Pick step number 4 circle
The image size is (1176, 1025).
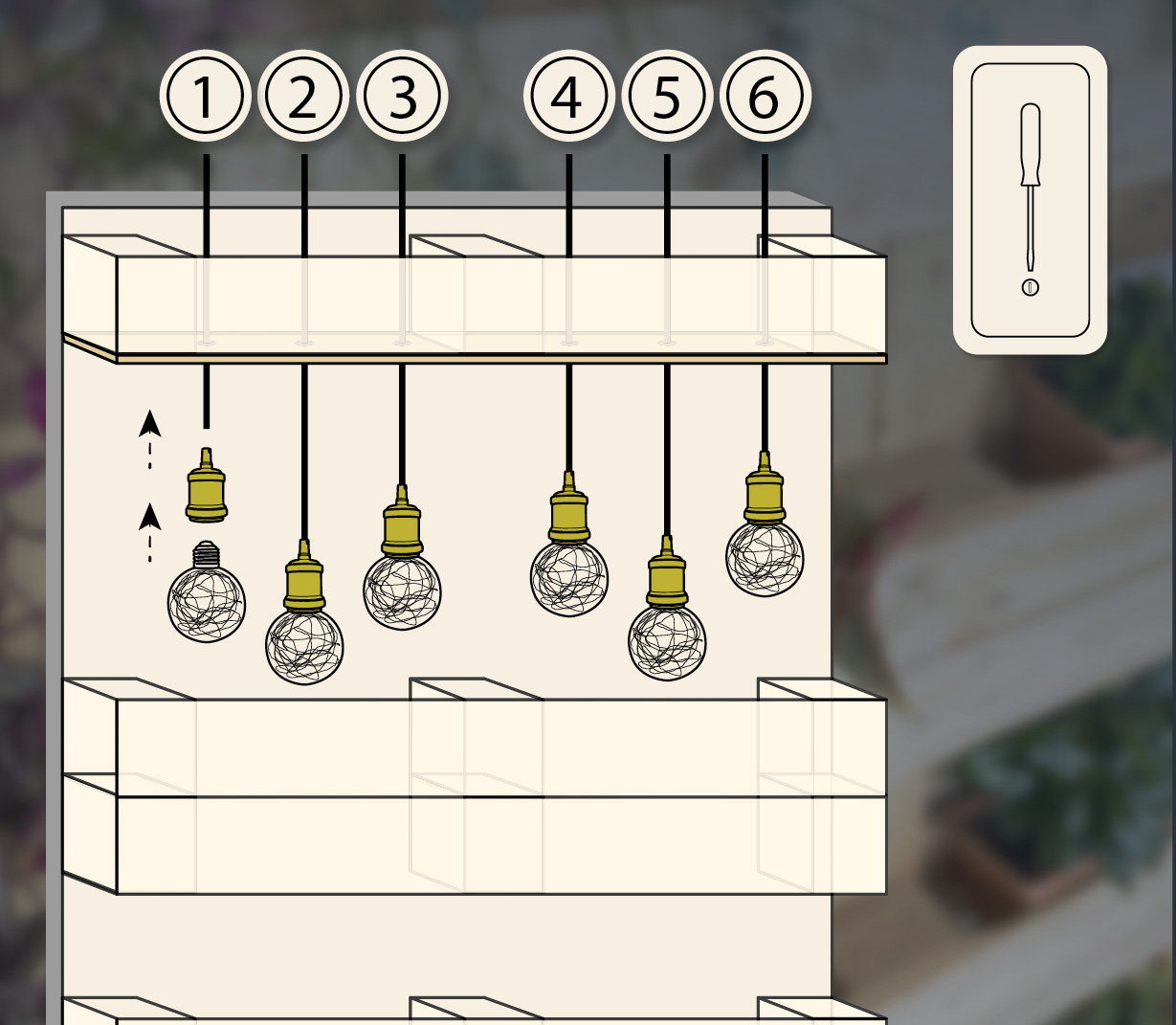(x=568, y=97)
